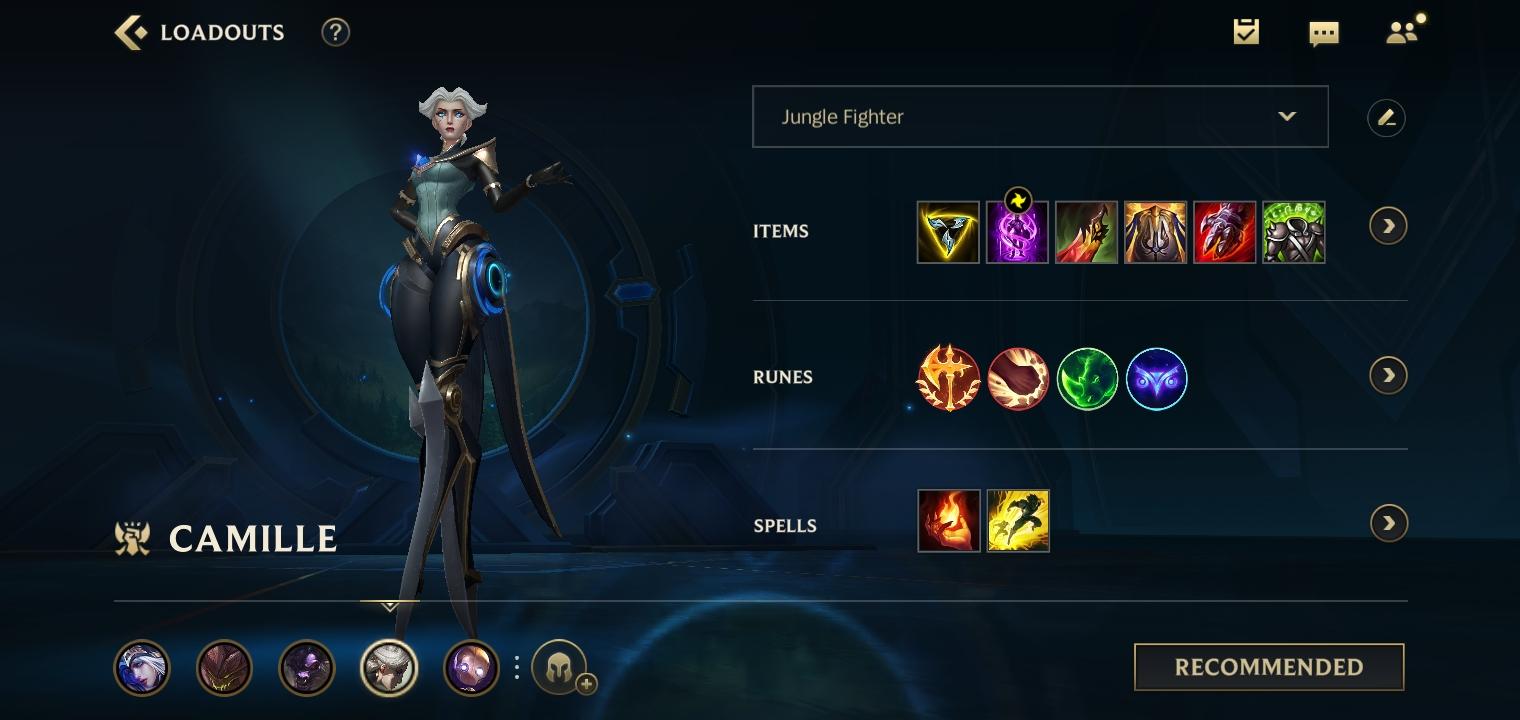Open the missions checklist icon
Viewport: 1520px width, 720px height.
(x=1246, y=32)
